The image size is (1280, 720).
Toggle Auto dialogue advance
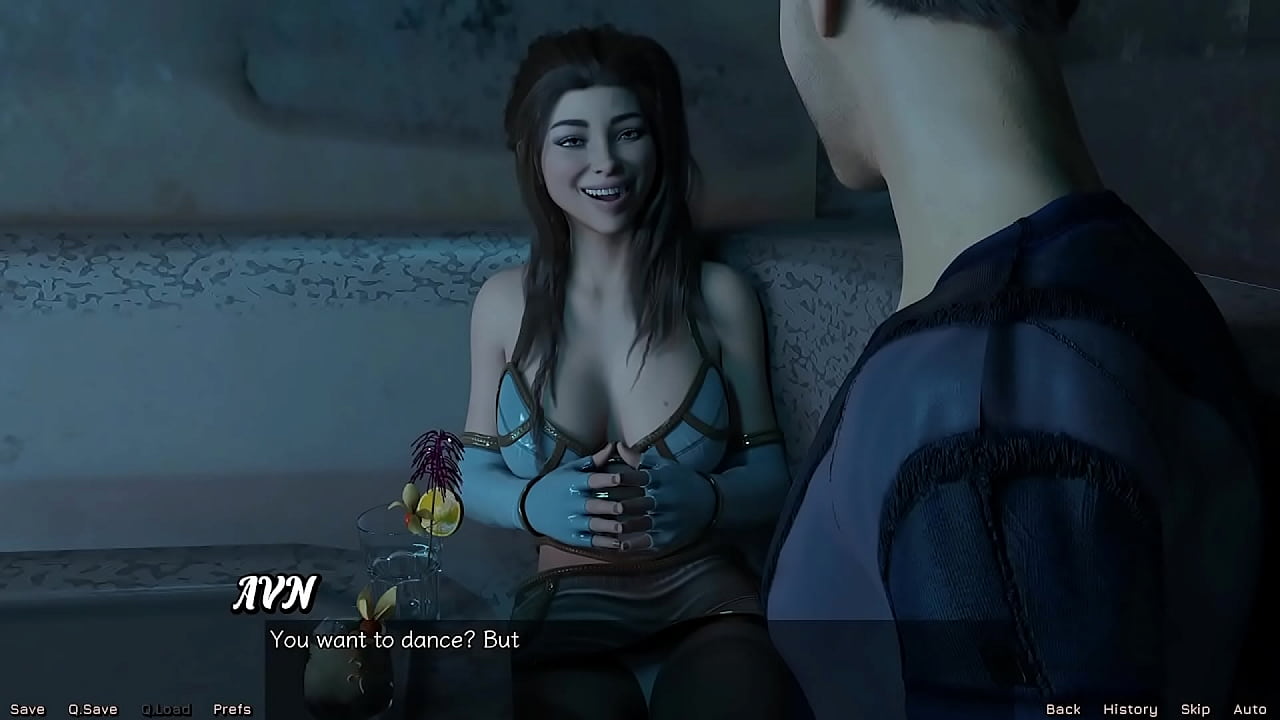pos(1250,709)
